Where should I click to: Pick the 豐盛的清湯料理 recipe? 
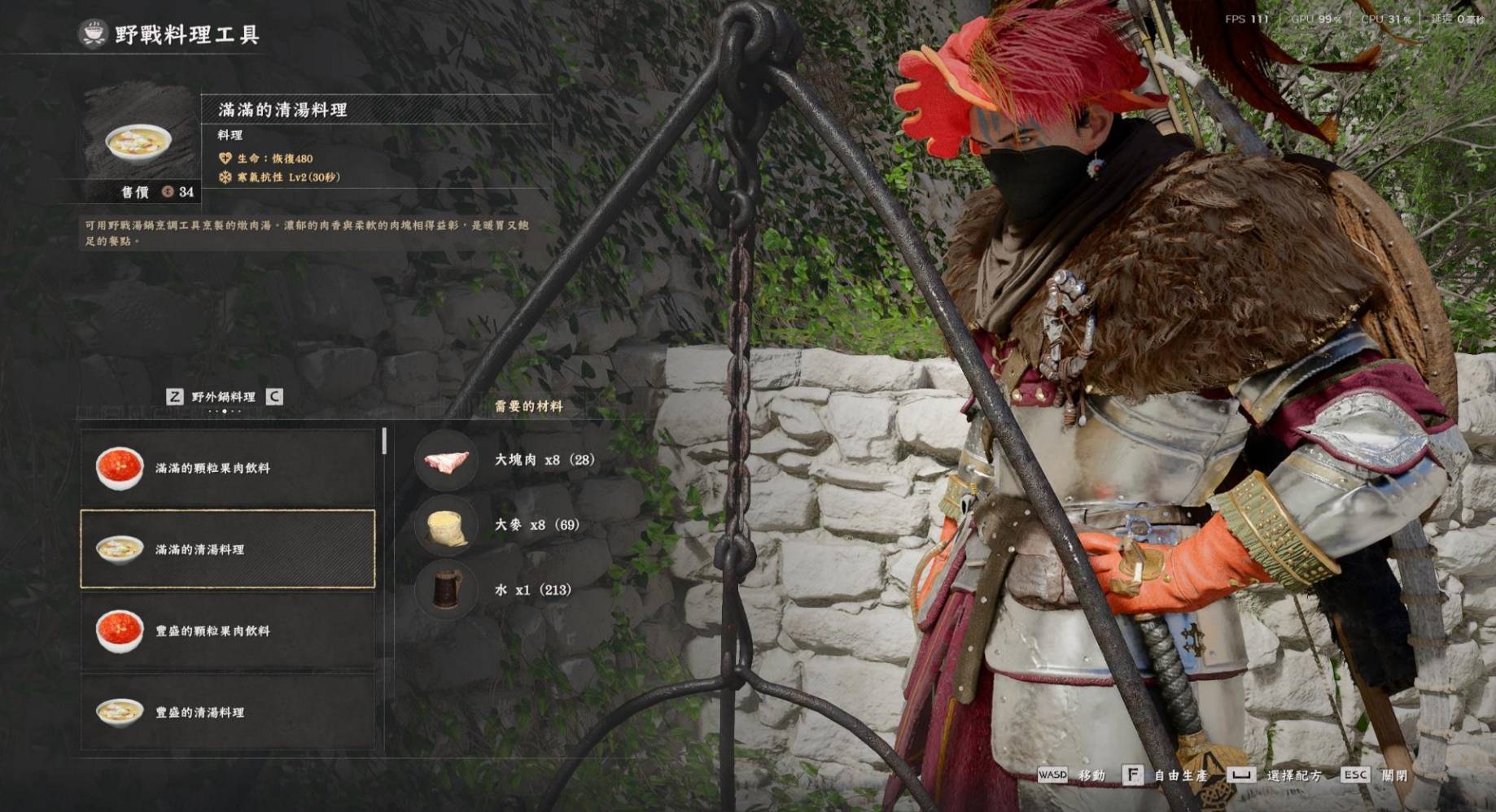tap(227, 712)
